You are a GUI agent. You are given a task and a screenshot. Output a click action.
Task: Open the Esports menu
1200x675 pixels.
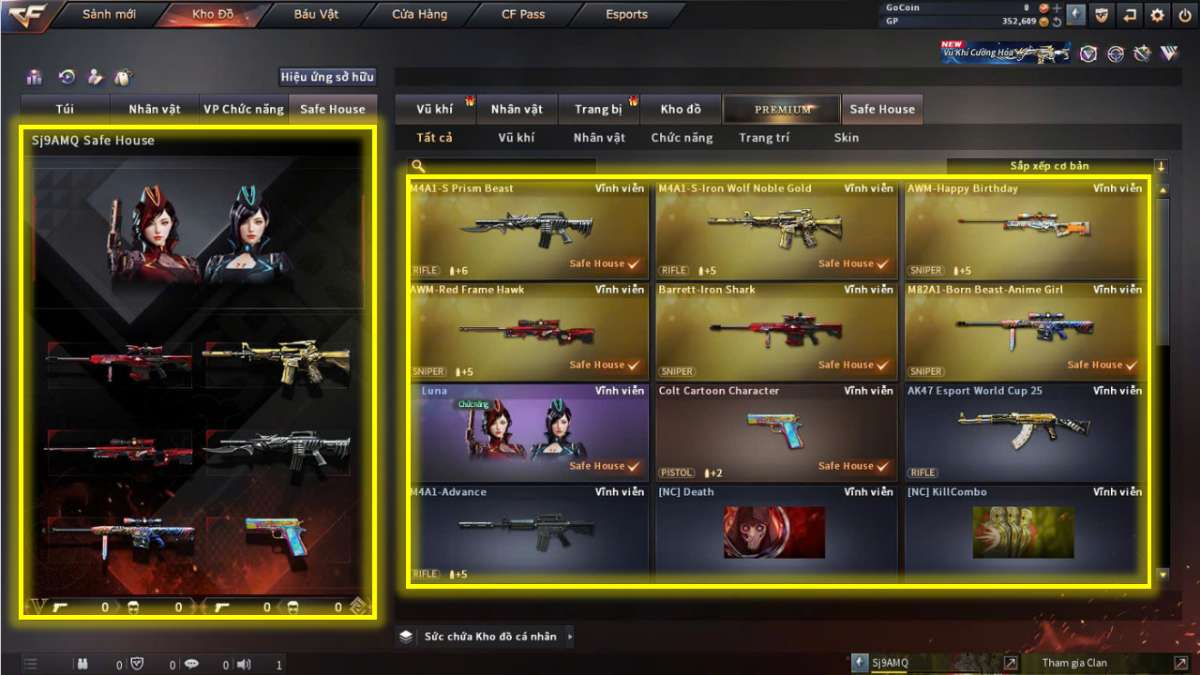626,15
